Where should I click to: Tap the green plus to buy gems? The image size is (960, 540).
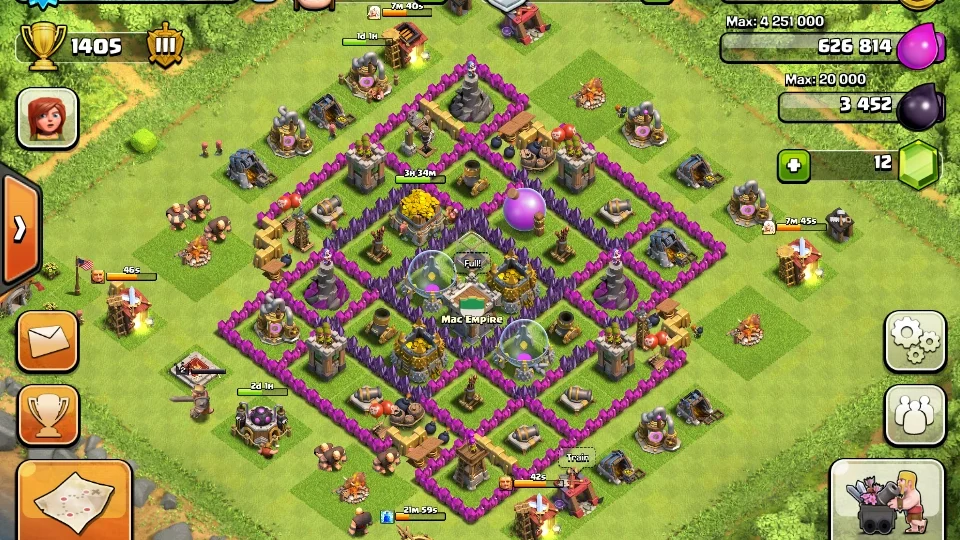point(794,165)
